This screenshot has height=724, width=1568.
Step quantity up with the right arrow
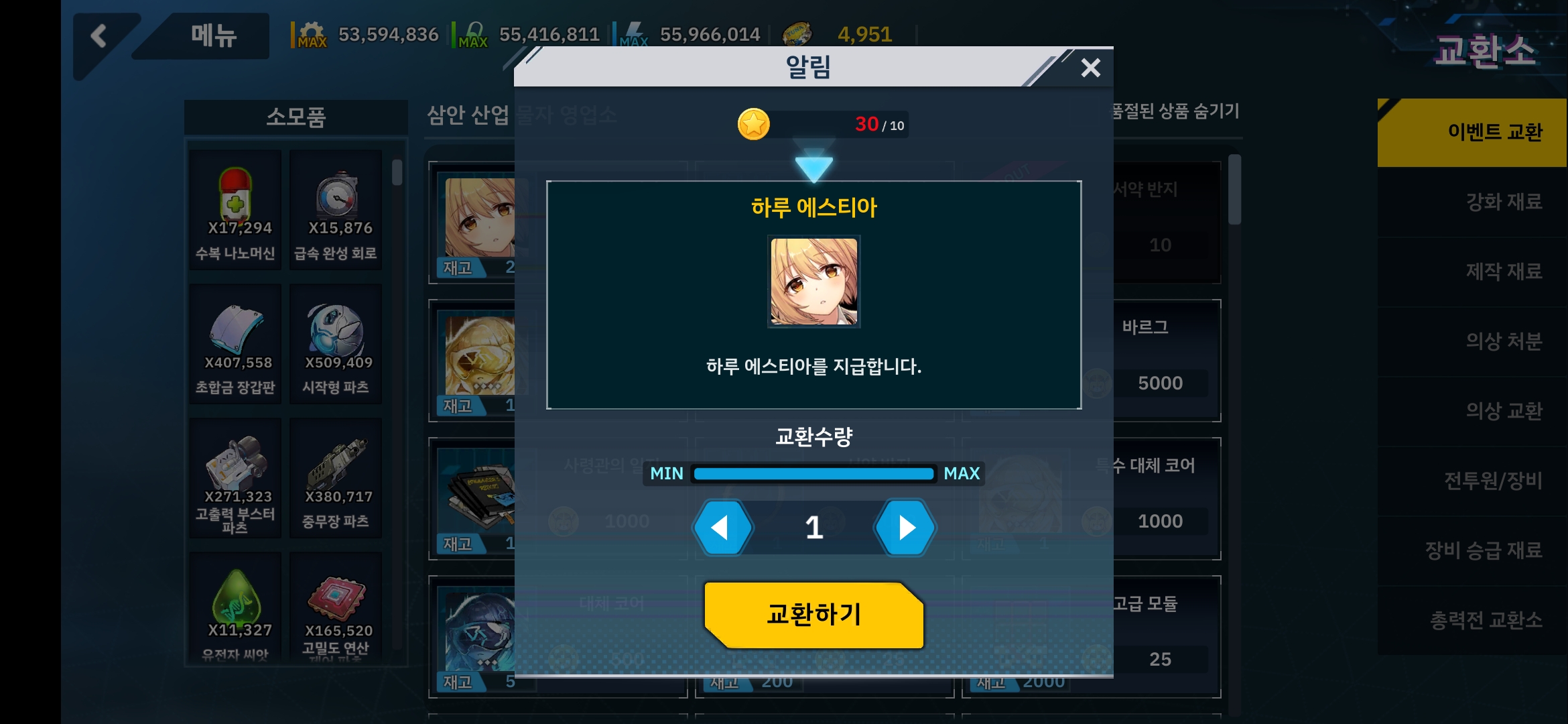905,528
